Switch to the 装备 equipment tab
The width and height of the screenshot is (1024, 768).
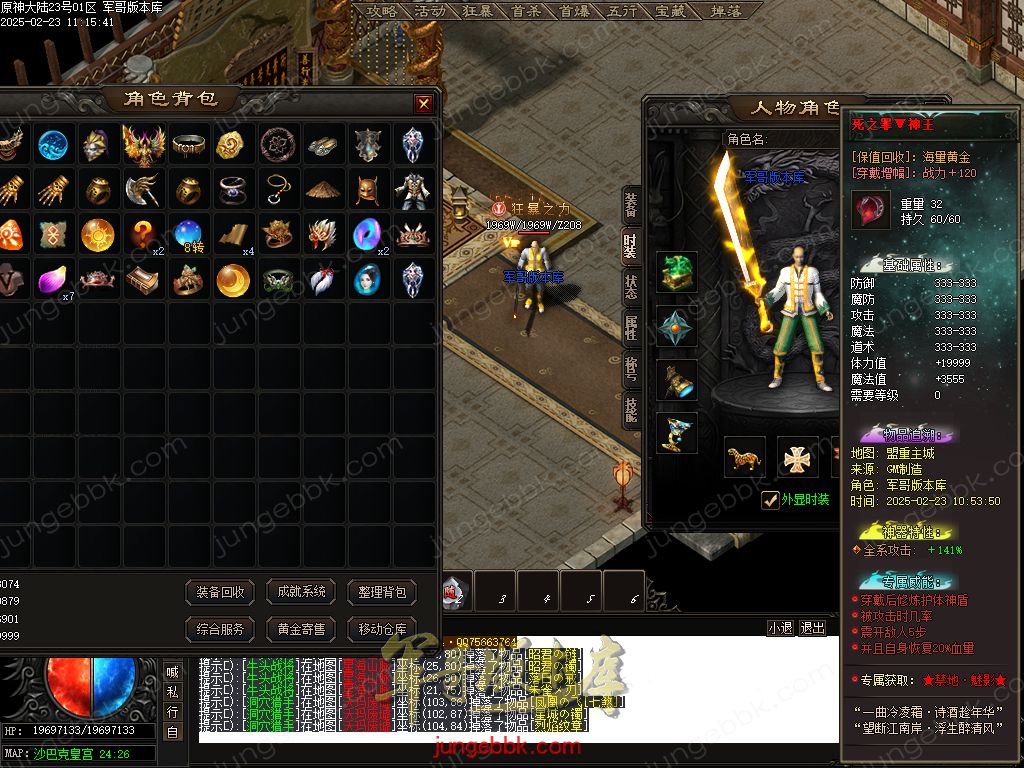(630, 205)
